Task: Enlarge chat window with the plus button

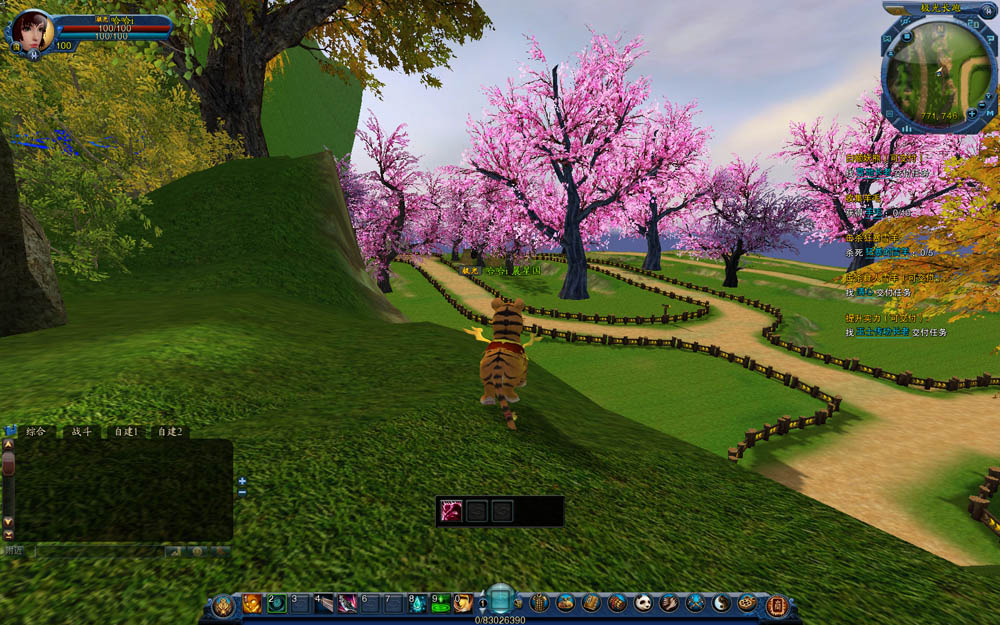Action: coord(242,481)
